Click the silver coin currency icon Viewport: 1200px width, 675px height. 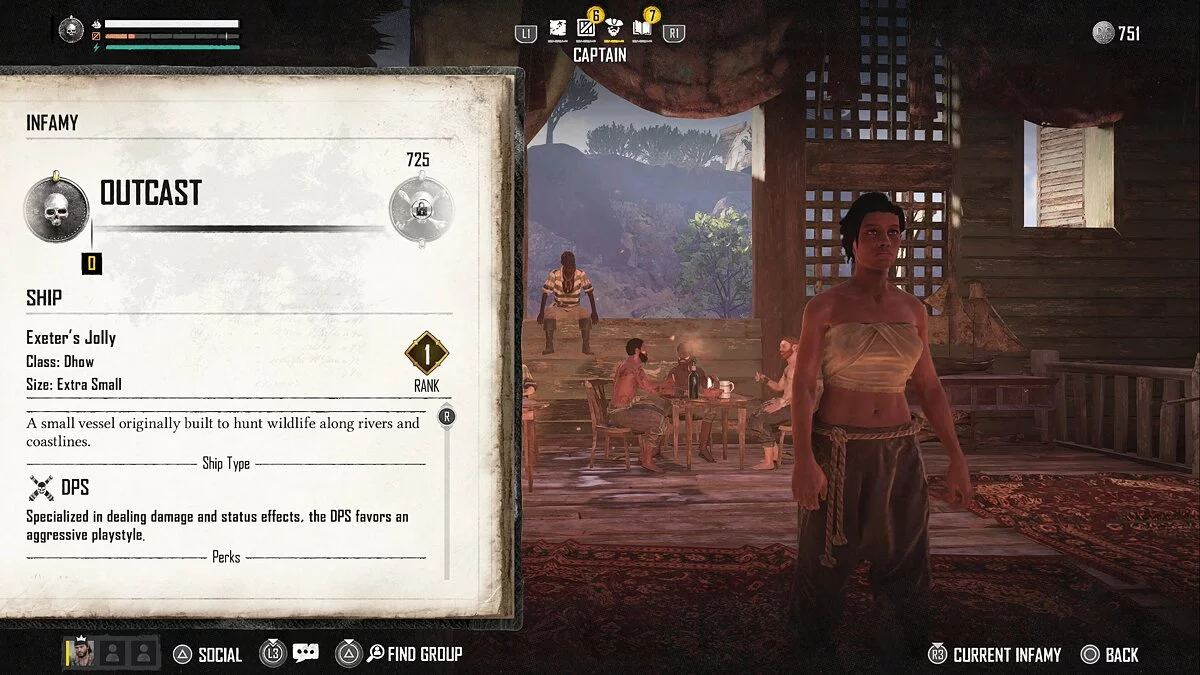tap(1103, 33)
